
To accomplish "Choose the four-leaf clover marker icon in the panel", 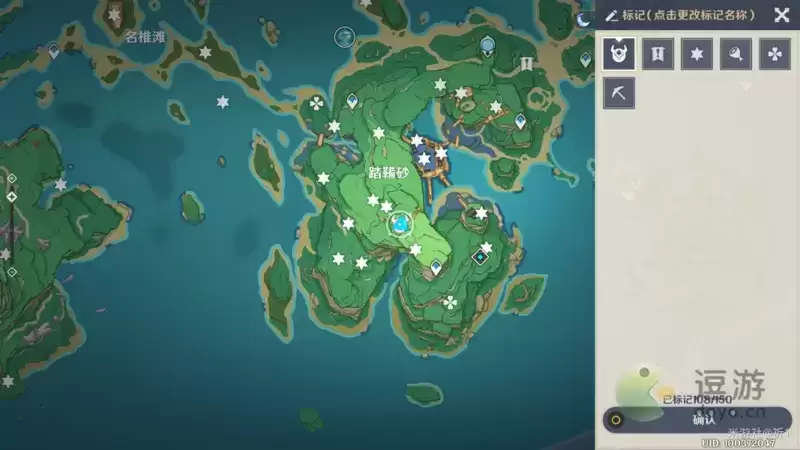I will [775, 54].
